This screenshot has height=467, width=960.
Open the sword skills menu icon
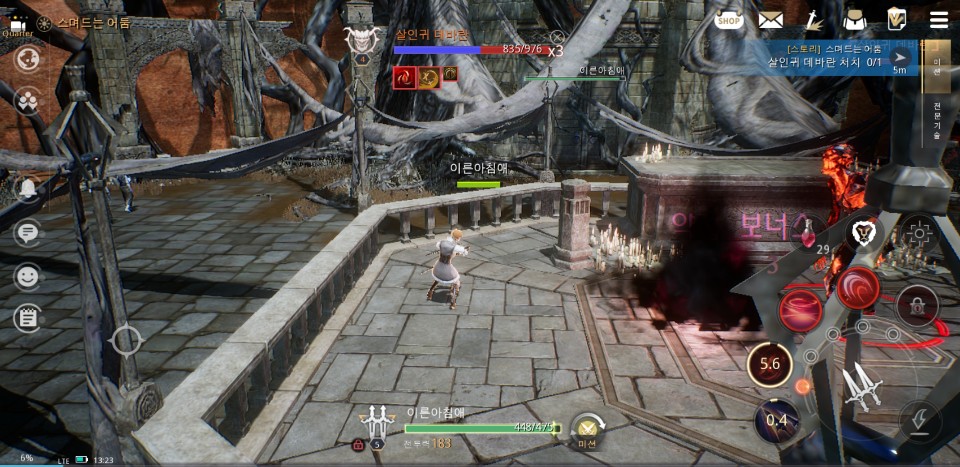click(813, 19)
